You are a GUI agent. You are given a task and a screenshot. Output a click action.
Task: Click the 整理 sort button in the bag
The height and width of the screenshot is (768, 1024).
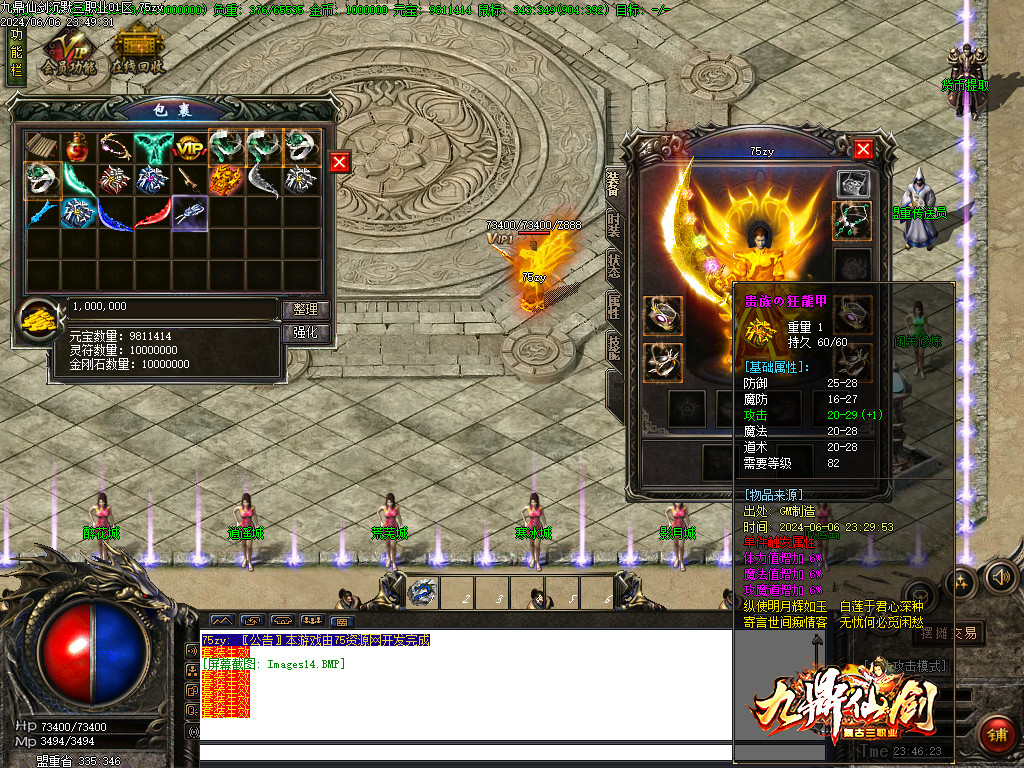click(305, 310)
